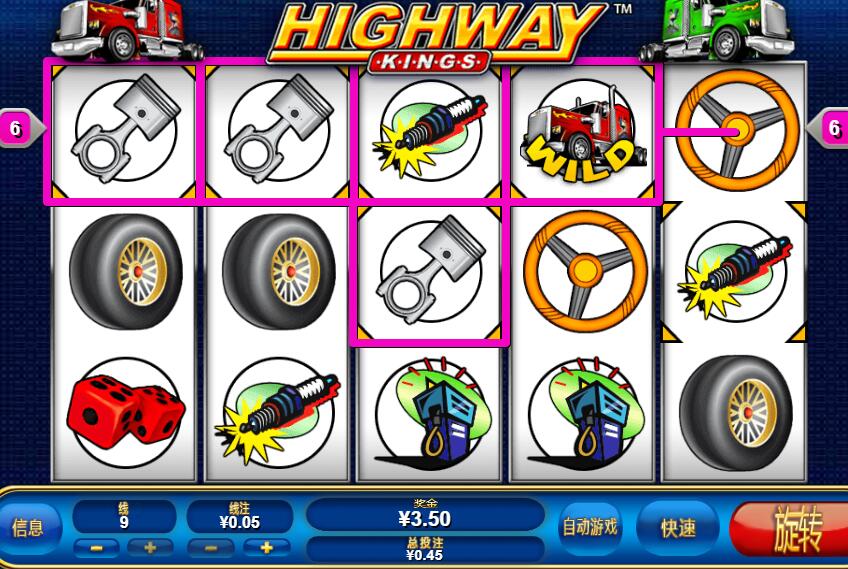The image size is (848, 569).
Task: Open the 信息 info panel
Action: click(x=26, y=527)
